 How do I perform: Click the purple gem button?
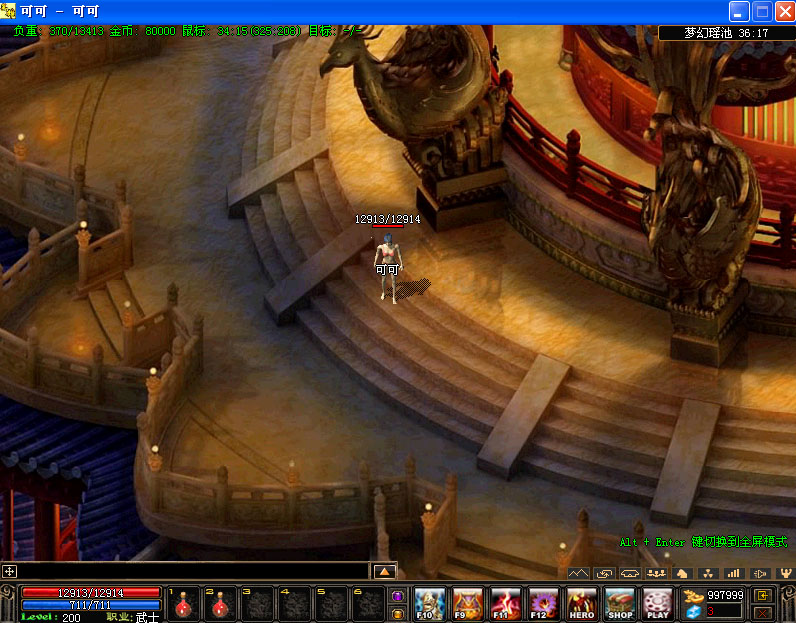click(x=397, y=596)
